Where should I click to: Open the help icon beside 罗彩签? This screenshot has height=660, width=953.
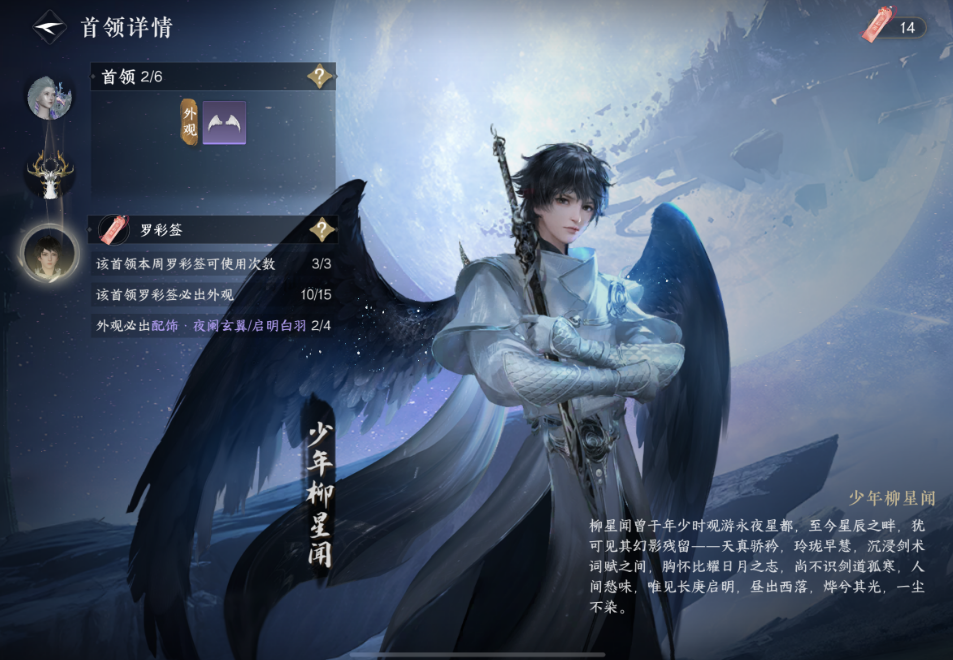320,230
